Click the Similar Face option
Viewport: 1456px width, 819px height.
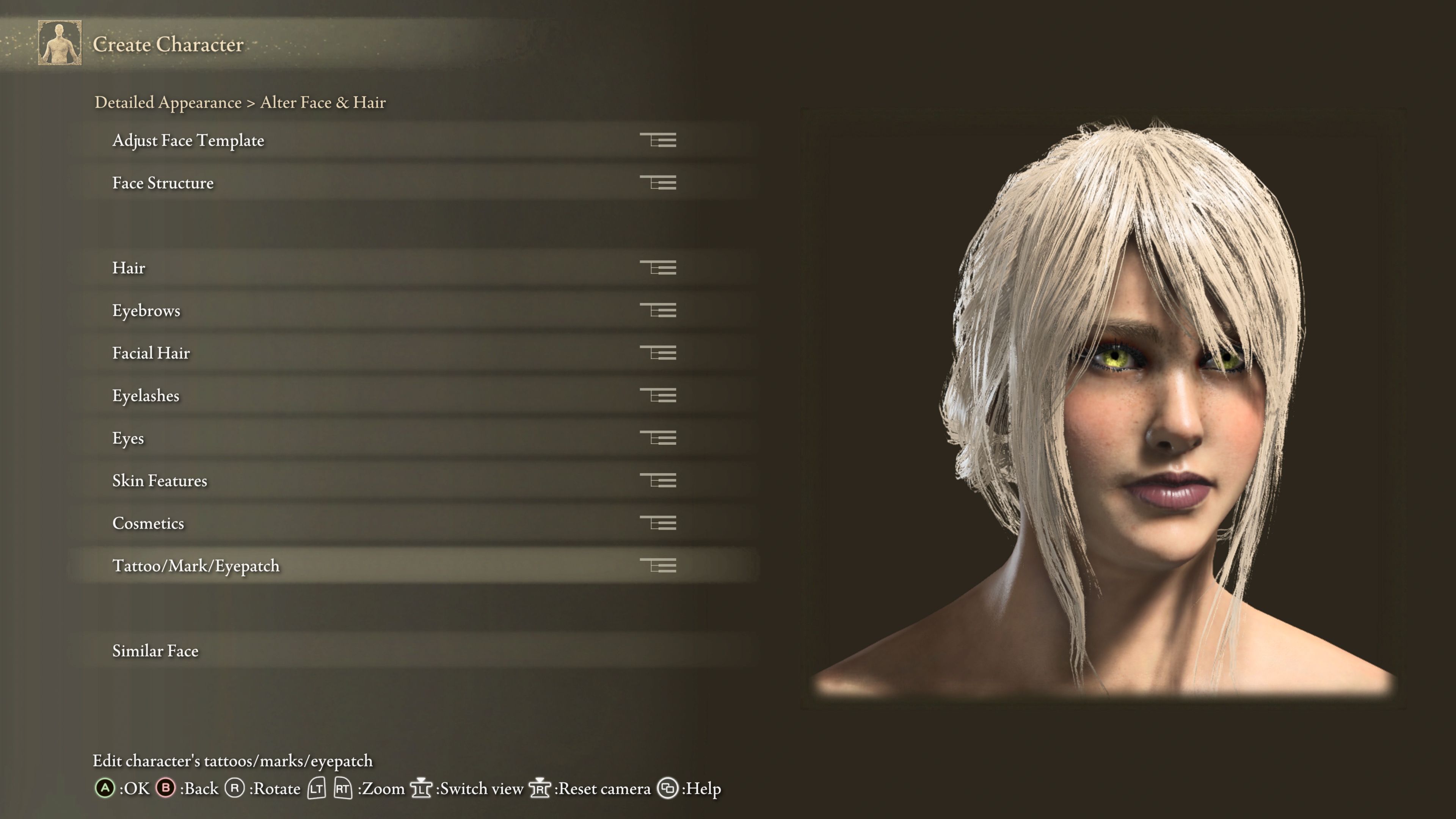[155, 651]
